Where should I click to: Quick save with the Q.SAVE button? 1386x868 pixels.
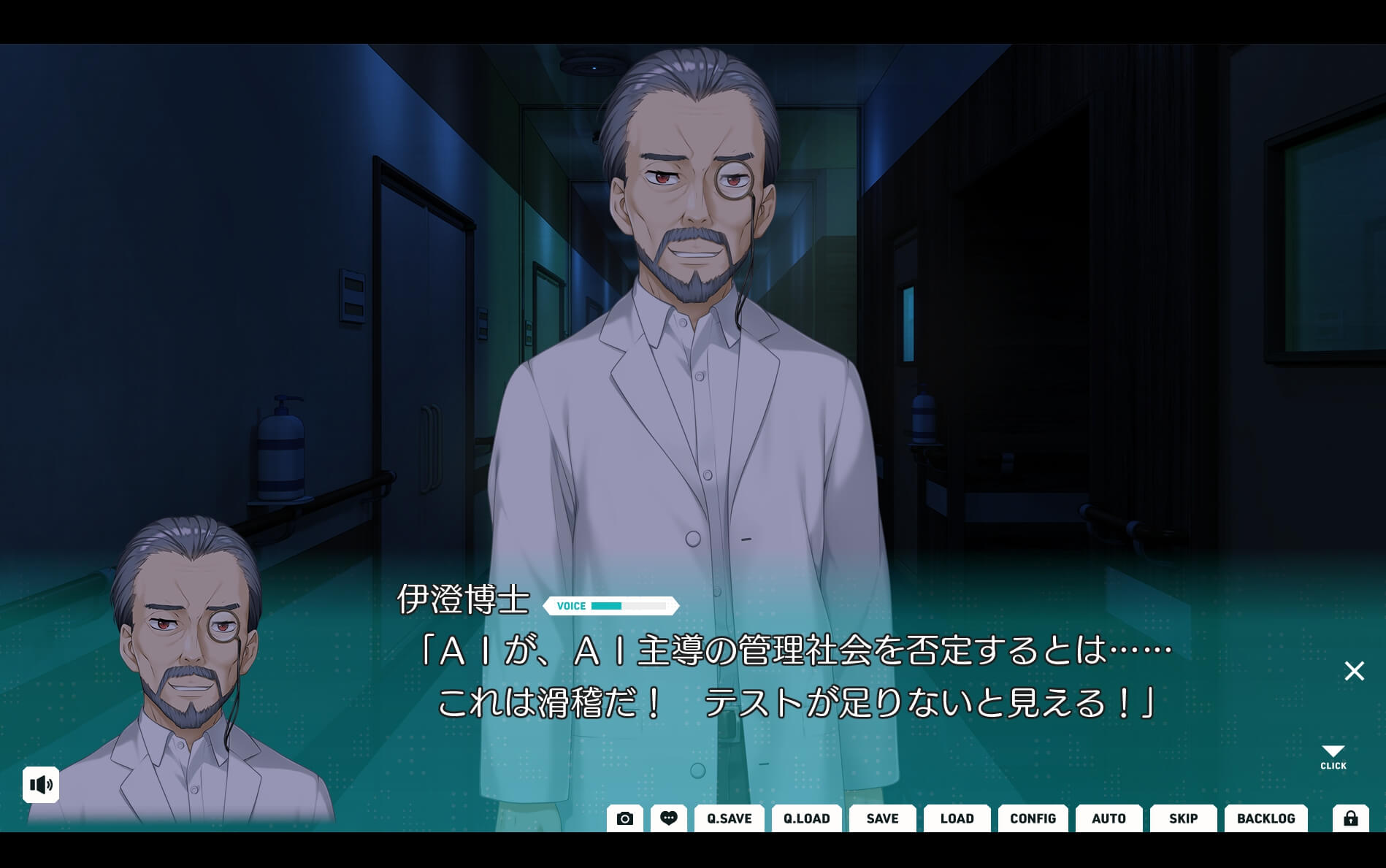(728, 818)
